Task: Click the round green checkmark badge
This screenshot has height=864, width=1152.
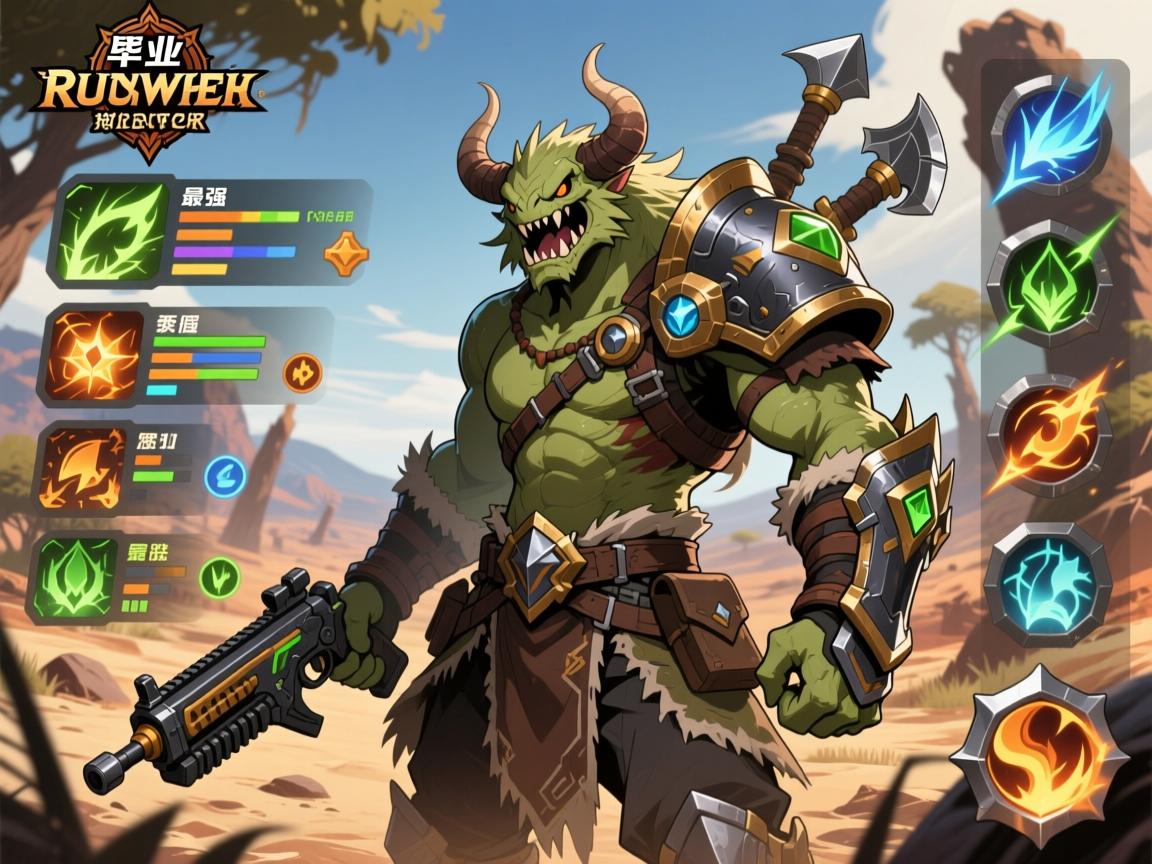Action: pyautogui.click(x=220, y=577)
